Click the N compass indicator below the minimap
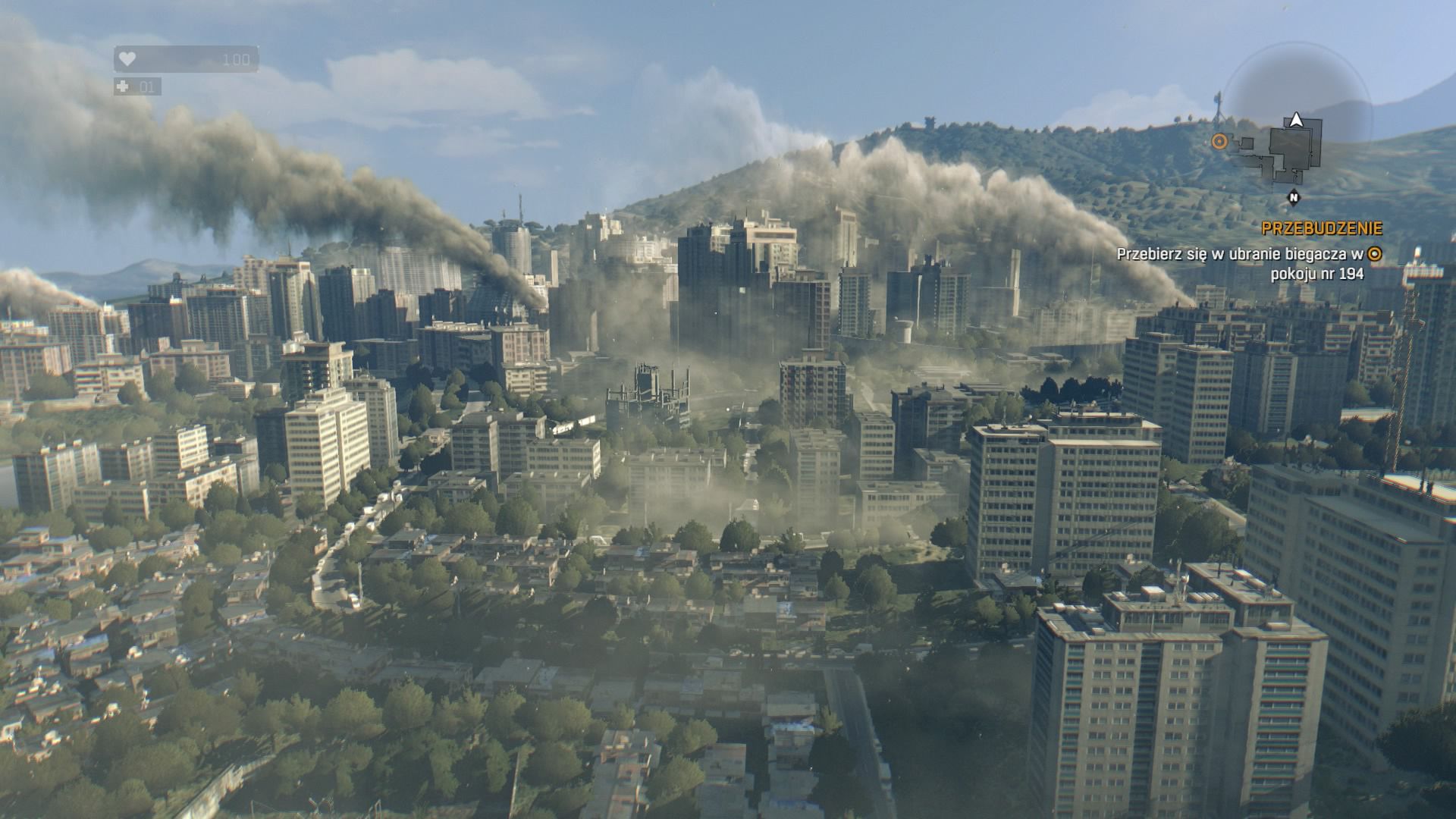The height and width of the screenshot is (819, 1456). point(1294,196)
